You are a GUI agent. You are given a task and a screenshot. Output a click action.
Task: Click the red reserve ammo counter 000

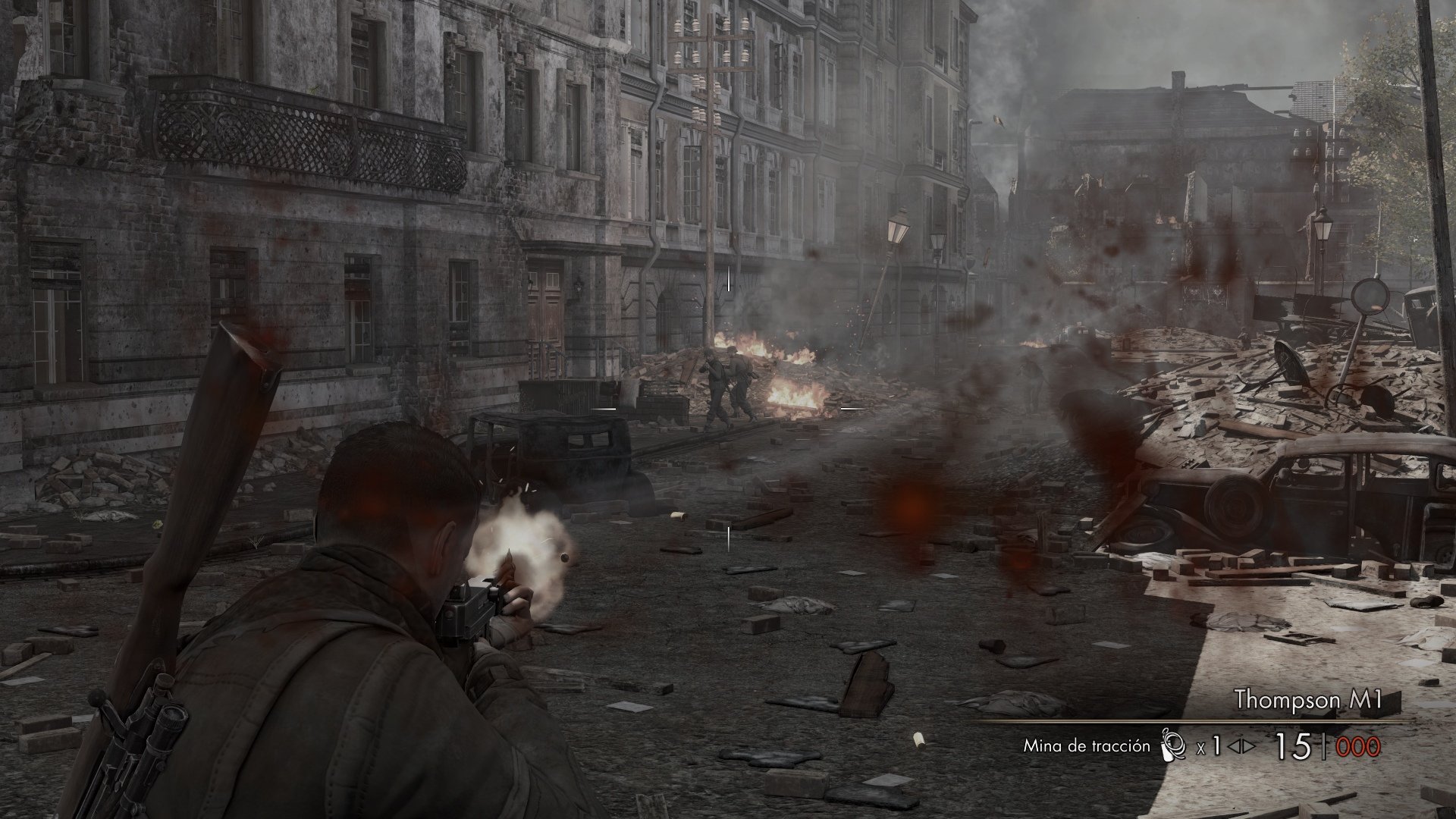[1358, 746]
